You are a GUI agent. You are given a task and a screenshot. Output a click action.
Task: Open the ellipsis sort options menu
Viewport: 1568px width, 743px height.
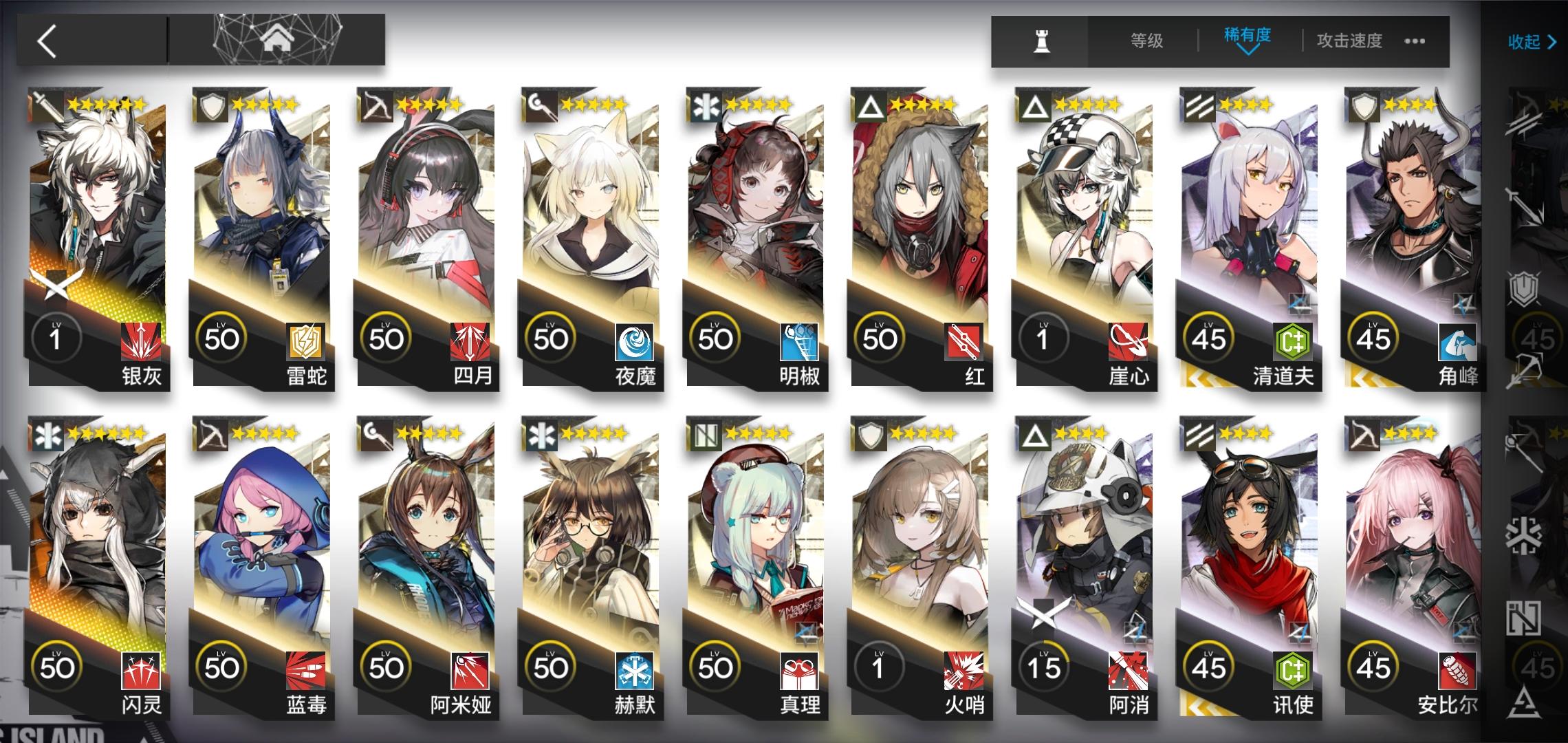pos(1413,41)
